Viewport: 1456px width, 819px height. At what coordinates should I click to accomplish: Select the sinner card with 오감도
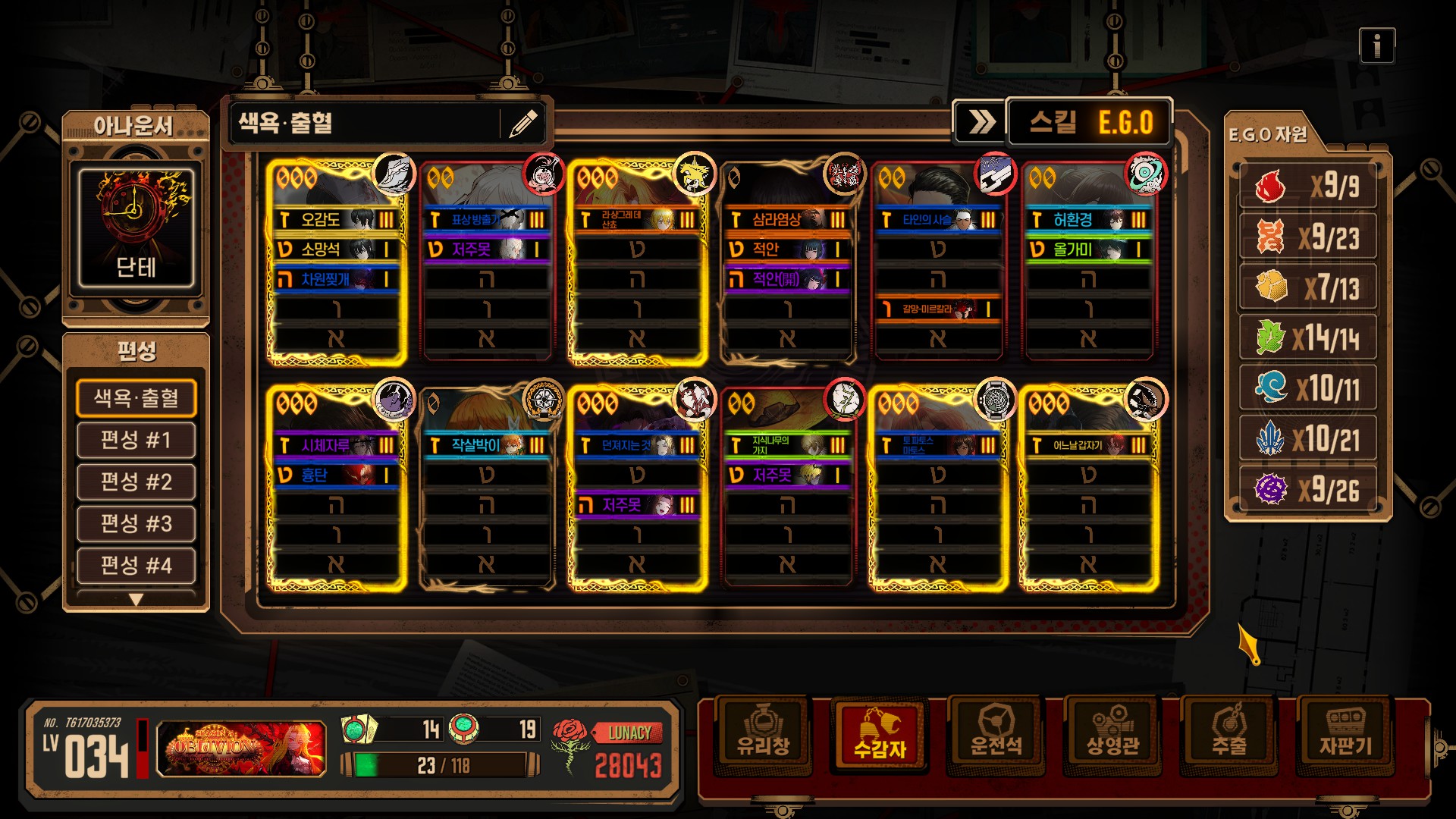coord(337,262)
